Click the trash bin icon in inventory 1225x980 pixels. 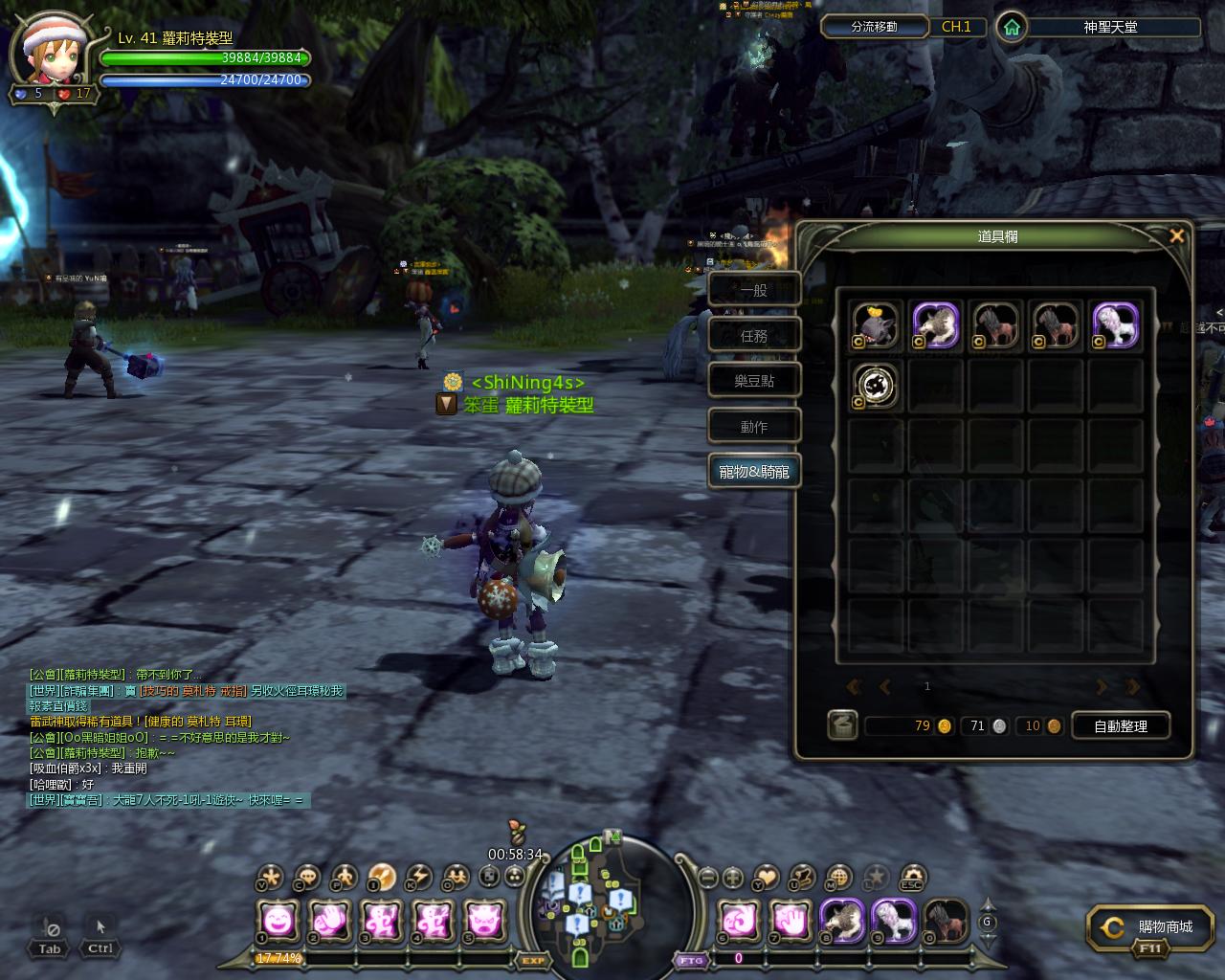click(x=842, y=725)
